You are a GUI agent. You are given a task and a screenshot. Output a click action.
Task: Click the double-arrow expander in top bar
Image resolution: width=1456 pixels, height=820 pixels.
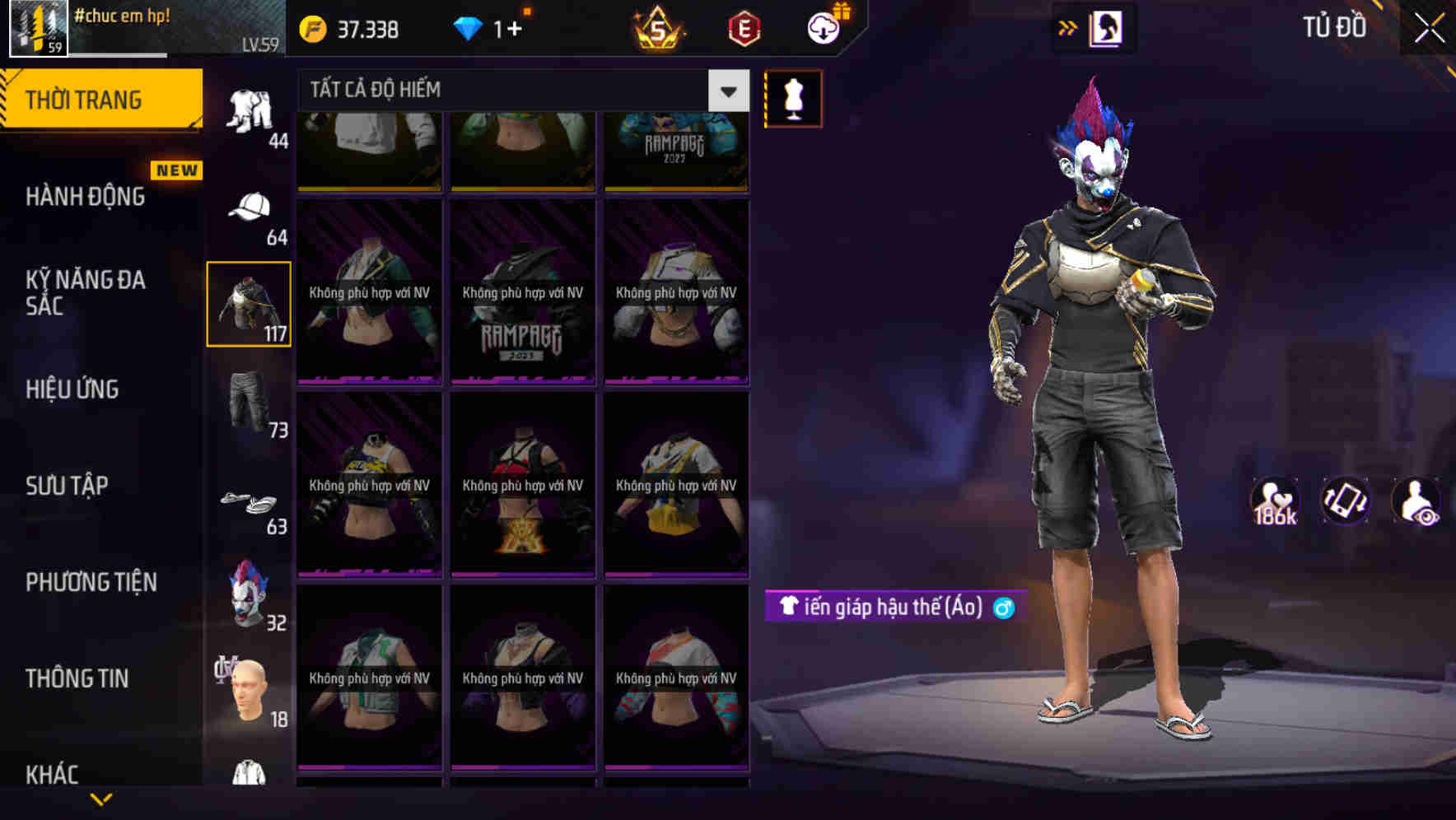1066,27
